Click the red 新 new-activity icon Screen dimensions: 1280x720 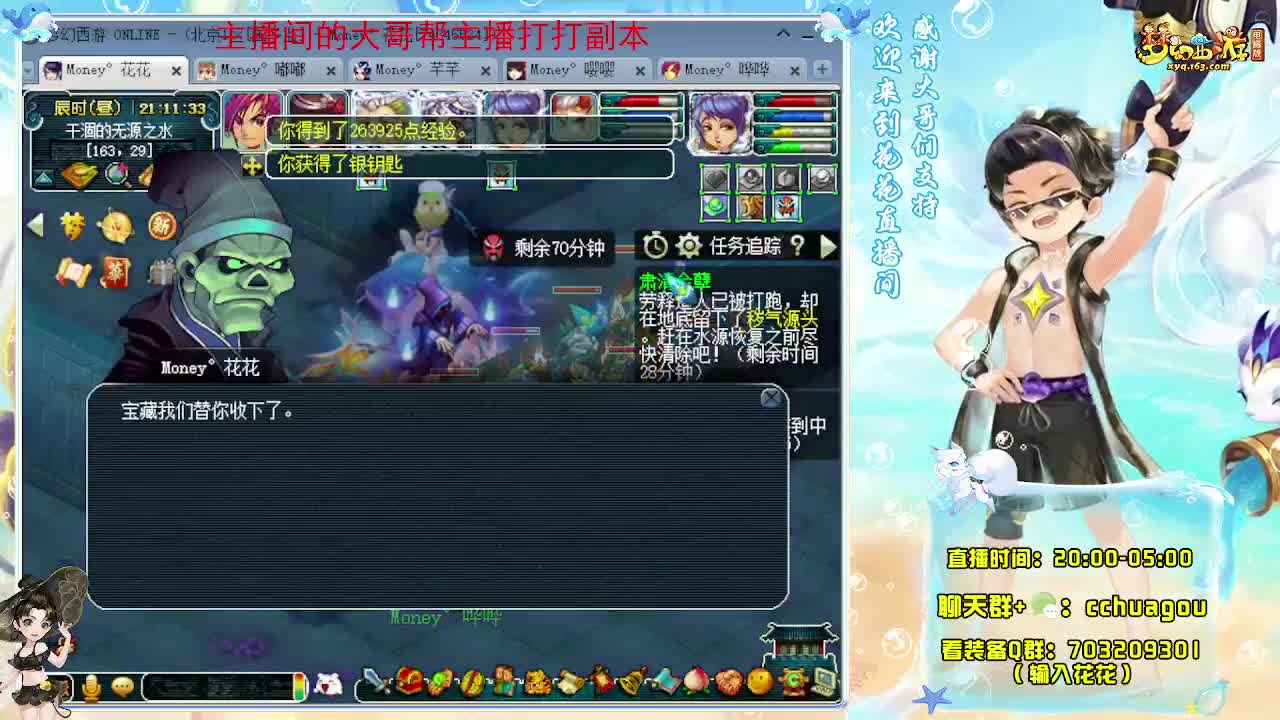click(162, 226)
